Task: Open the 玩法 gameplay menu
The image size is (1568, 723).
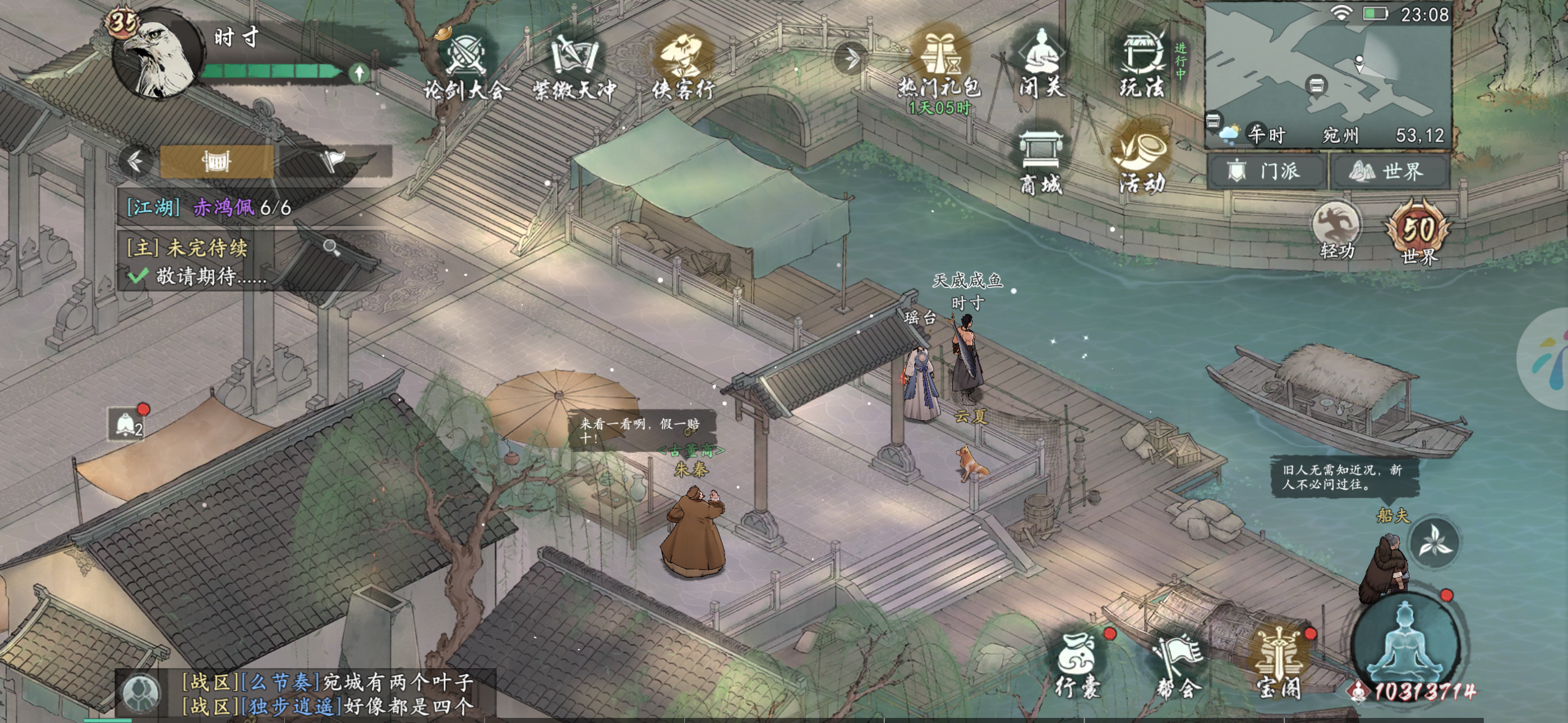Action: point(1142,64)
